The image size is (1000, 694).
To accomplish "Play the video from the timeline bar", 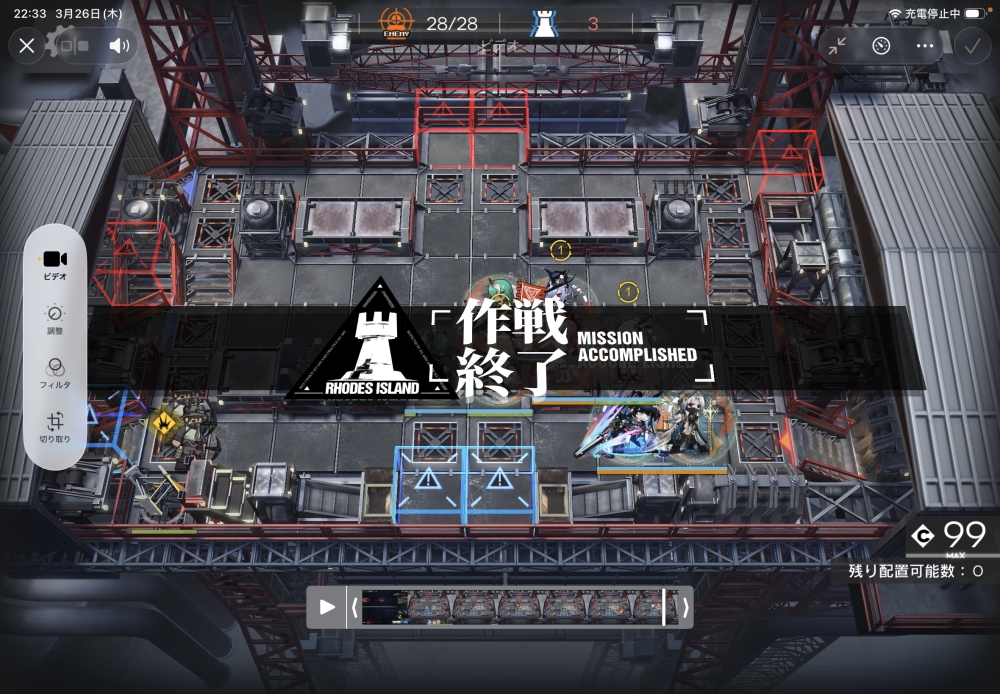I will (327, 606).
